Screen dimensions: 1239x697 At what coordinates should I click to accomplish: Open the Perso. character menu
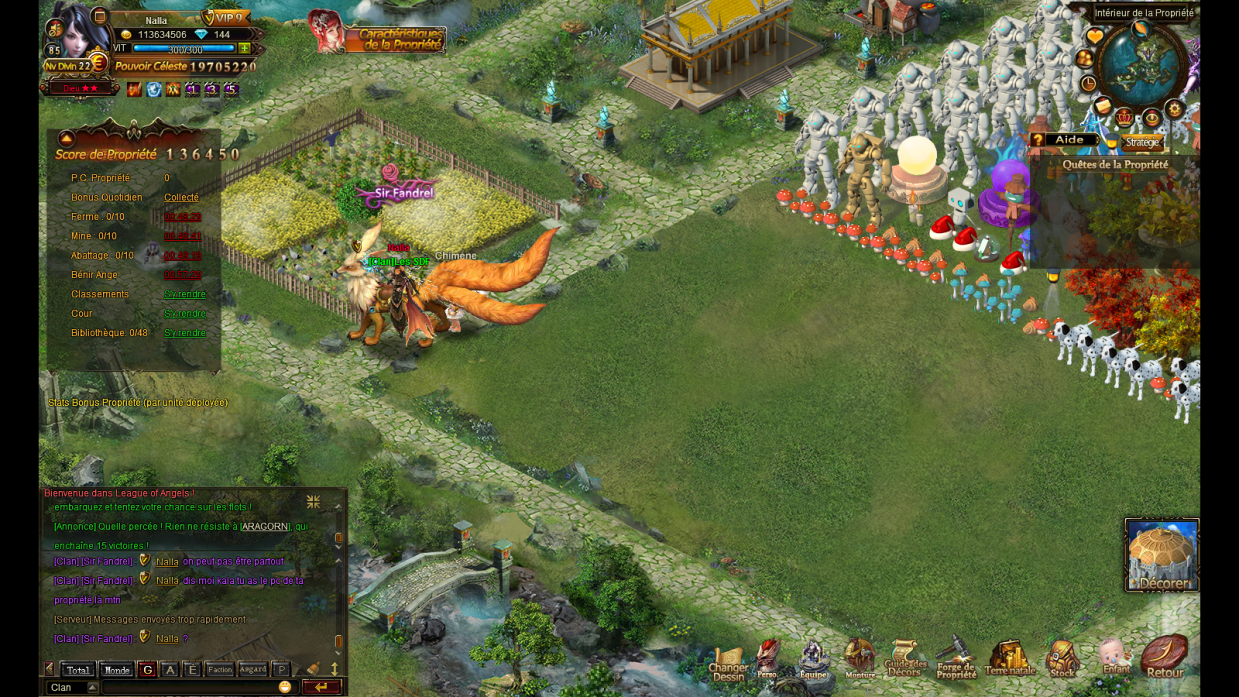[767, 659]
